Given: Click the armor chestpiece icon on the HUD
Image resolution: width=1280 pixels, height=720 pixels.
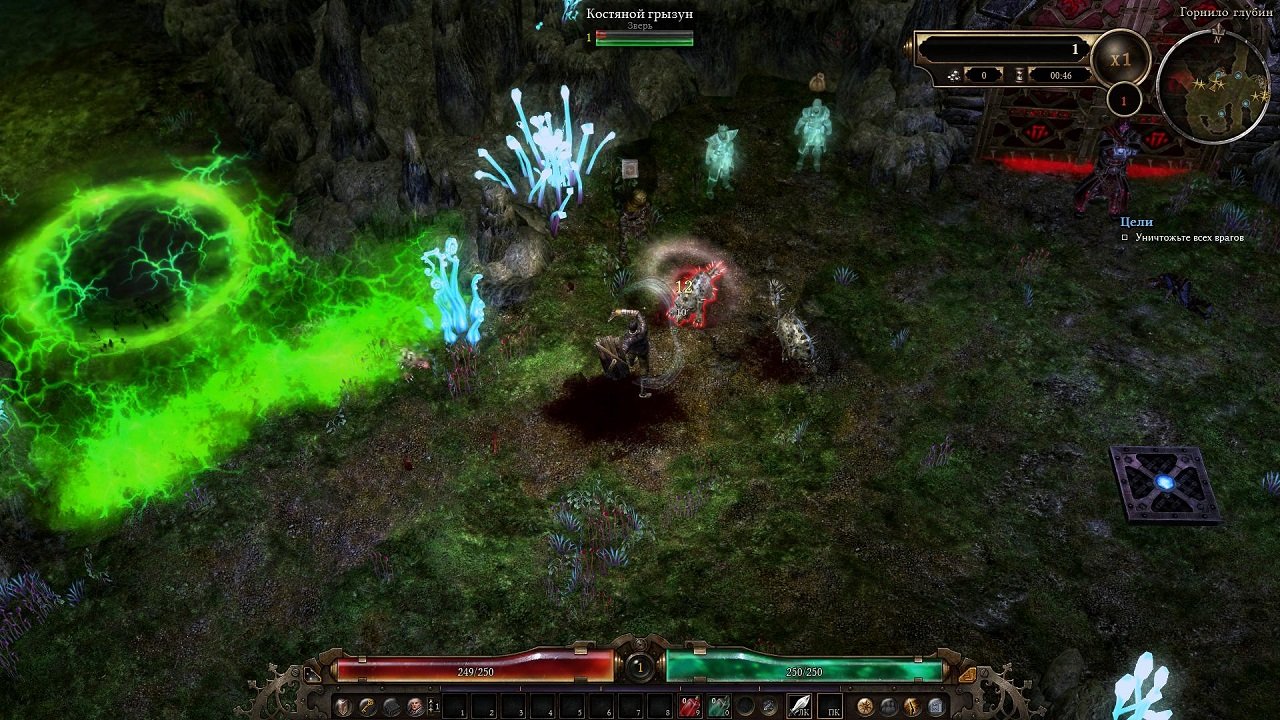Looking at the screenshot, I should click(x=389, y=705).
